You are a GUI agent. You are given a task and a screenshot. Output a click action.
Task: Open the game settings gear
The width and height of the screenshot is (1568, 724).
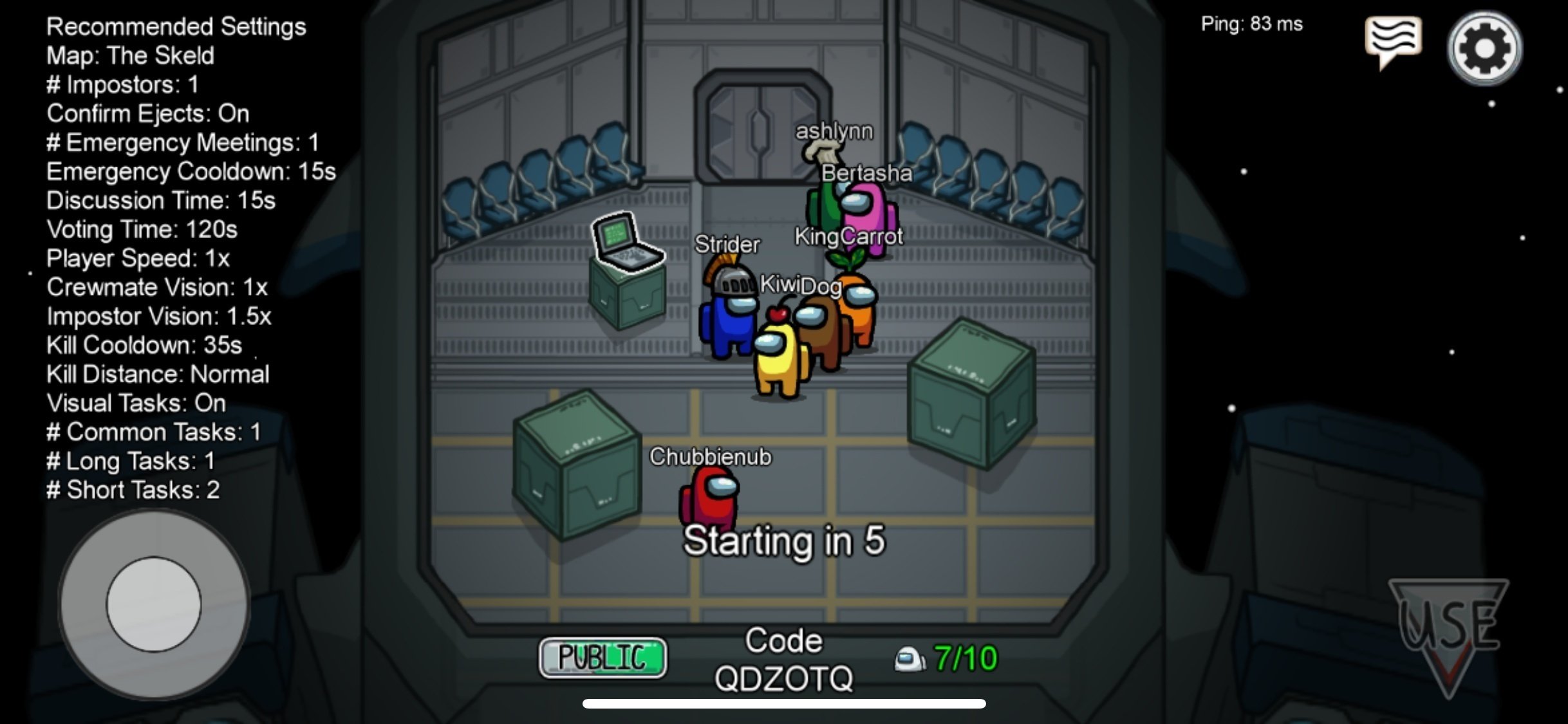1485,45
